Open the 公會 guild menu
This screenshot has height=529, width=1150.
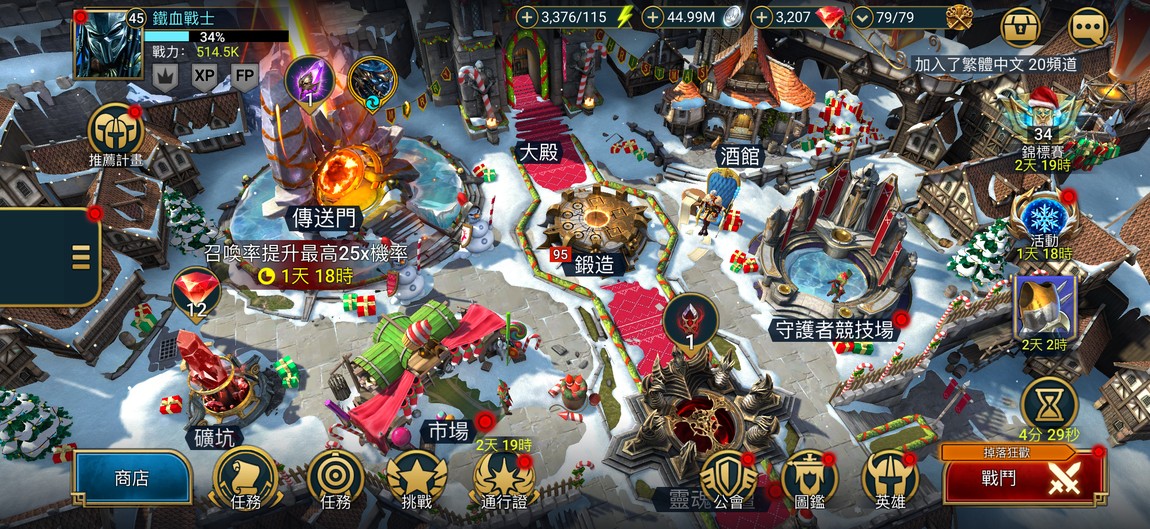click(x=729, y=478)
